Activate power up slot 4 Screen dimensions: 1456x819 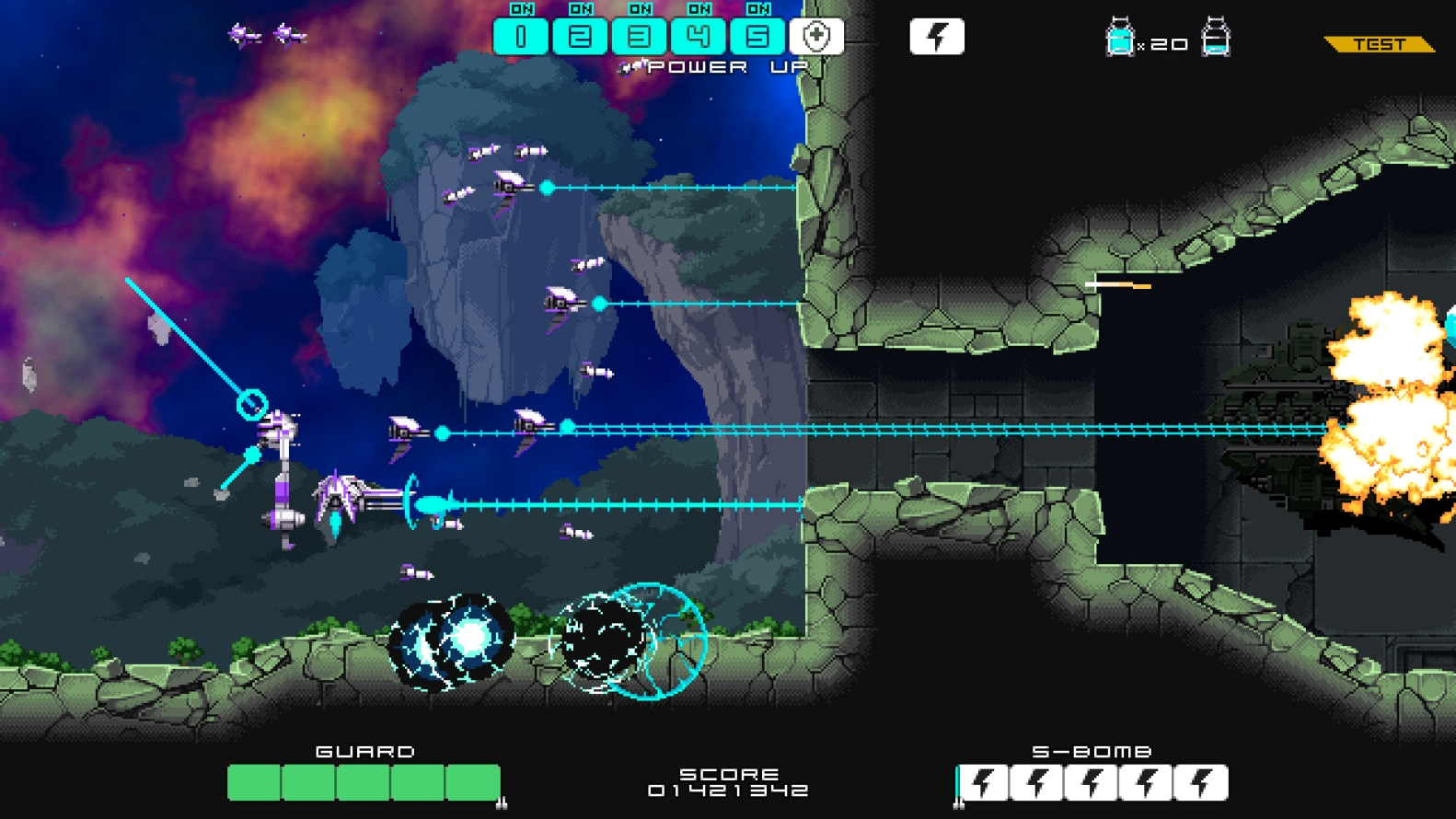coord(698,37)
